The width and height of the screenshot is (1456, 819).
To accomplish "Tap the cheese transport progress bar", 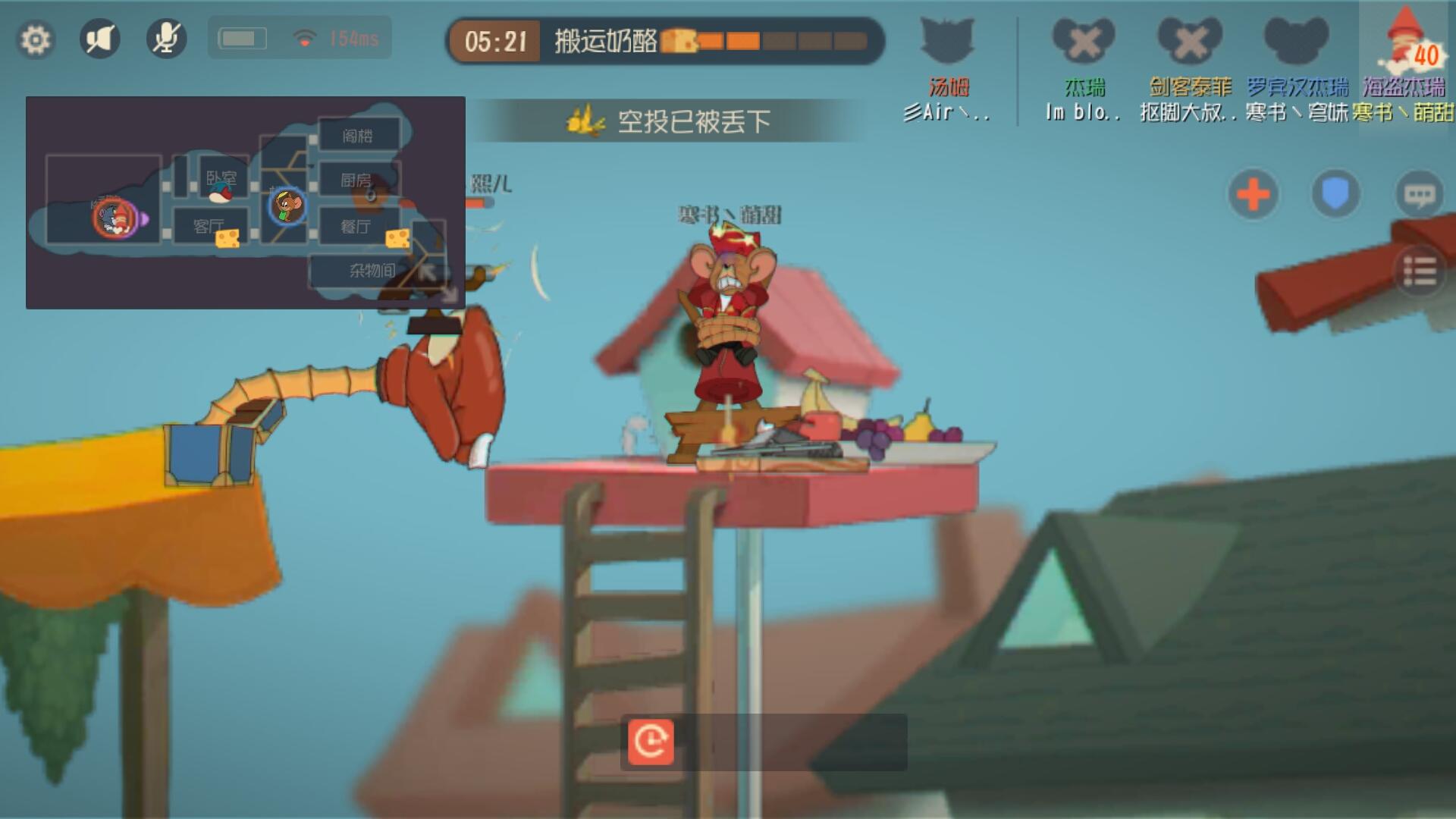I will [766, 42].
